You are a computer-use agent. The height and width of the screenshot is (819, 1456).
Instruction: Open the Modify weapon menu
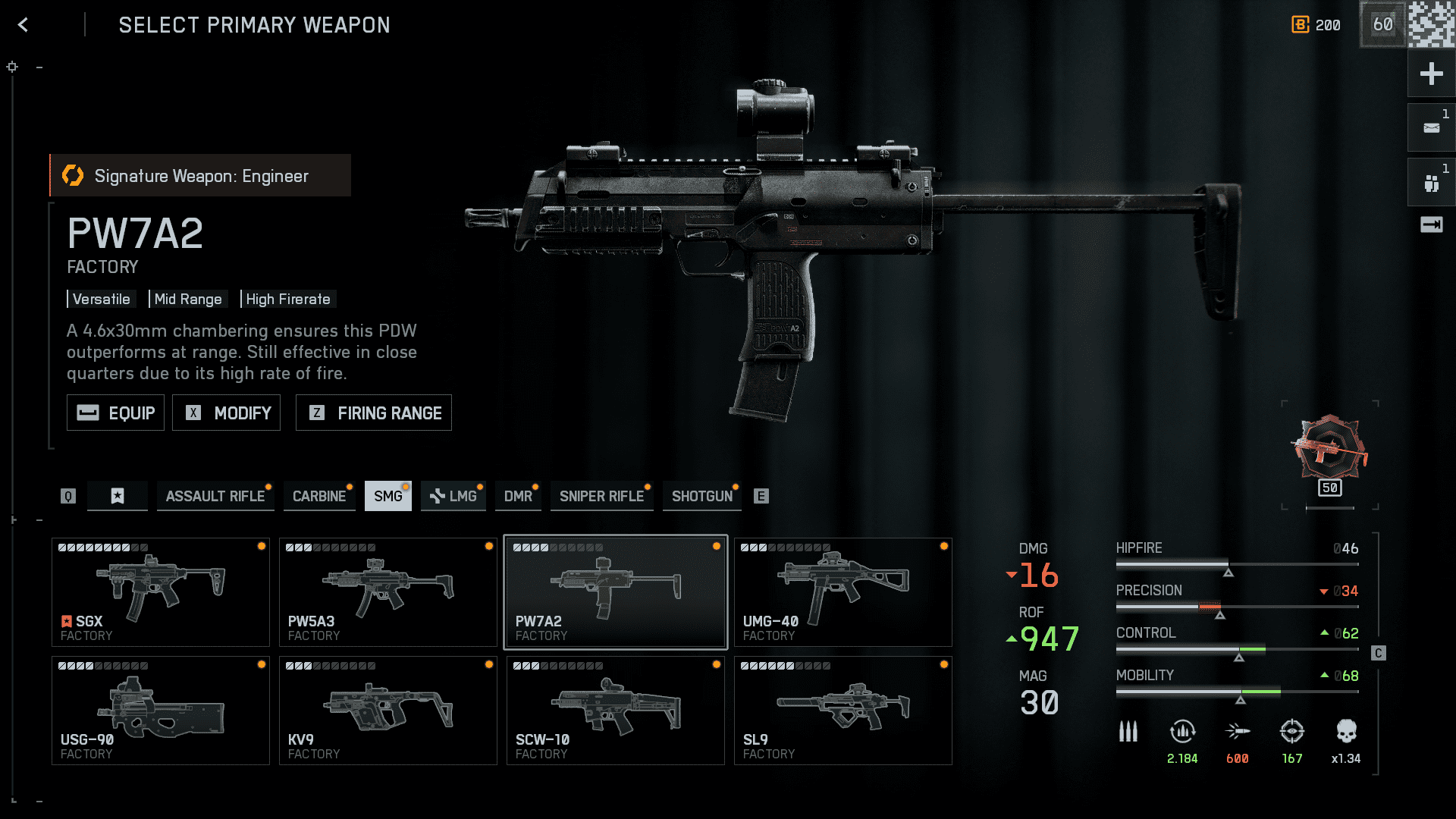[226, 413]
